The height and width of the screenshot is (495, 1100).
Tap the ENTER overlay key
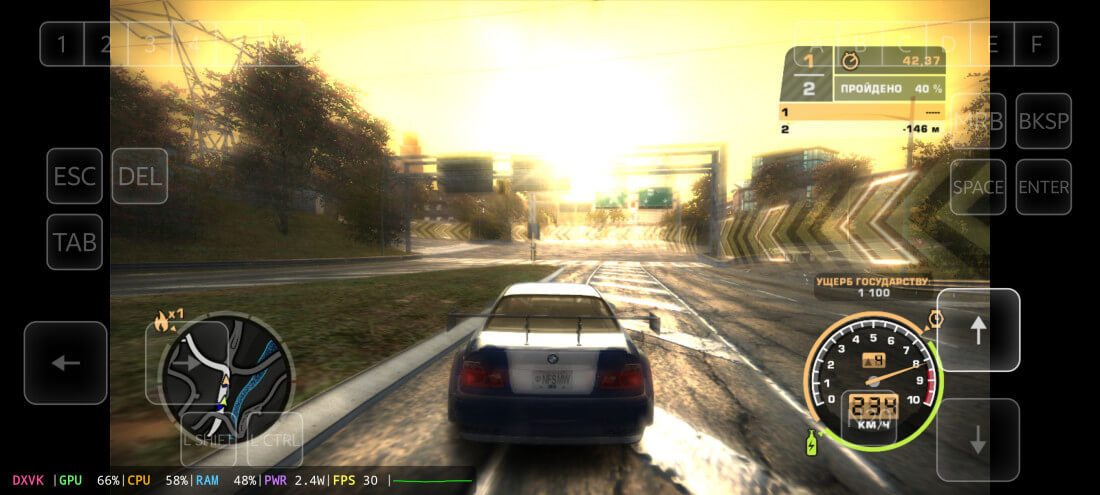click(1043, 187)
